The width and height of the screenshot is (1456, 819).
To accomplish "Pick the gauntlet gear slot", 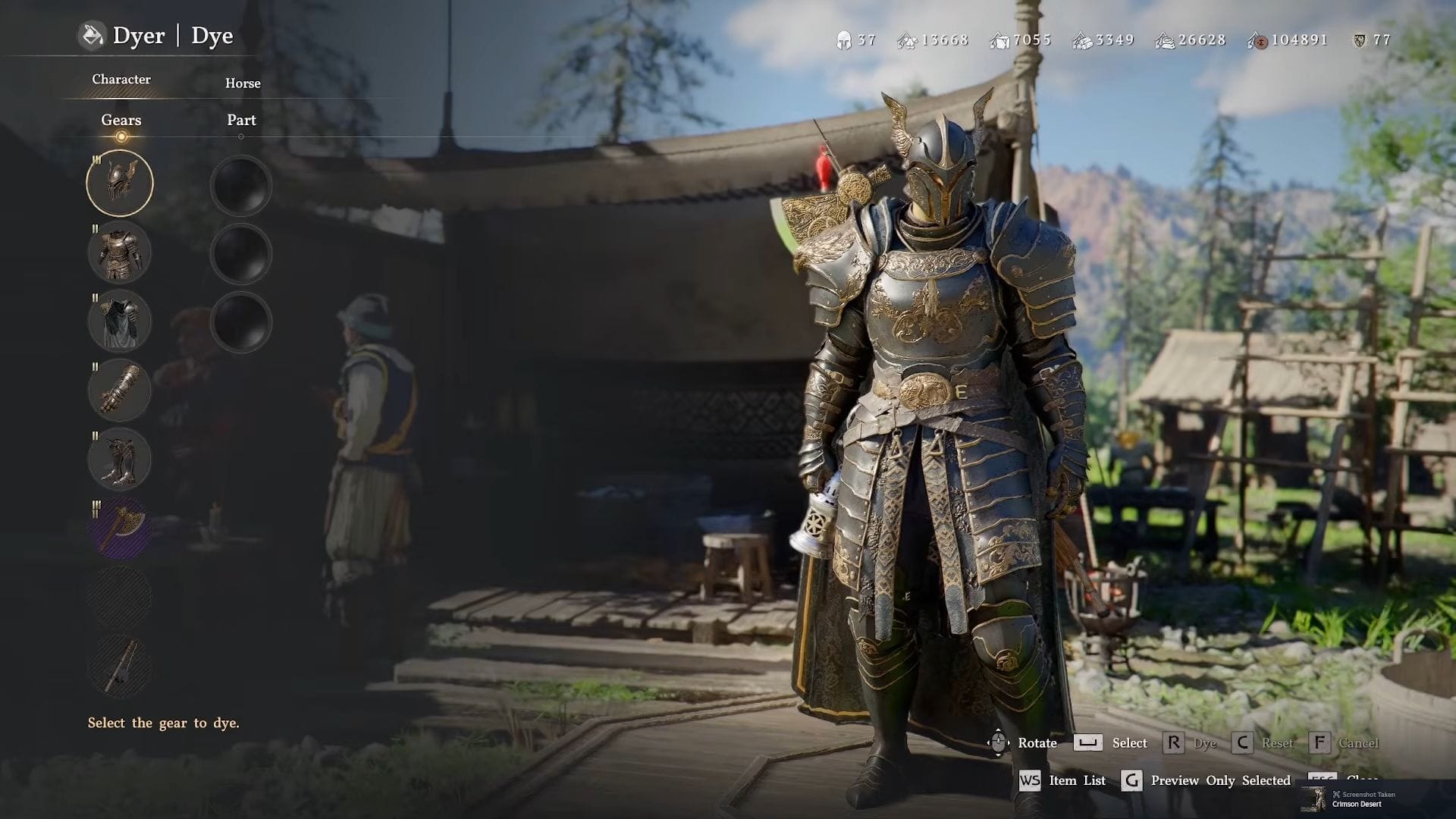I will [120, 390].
